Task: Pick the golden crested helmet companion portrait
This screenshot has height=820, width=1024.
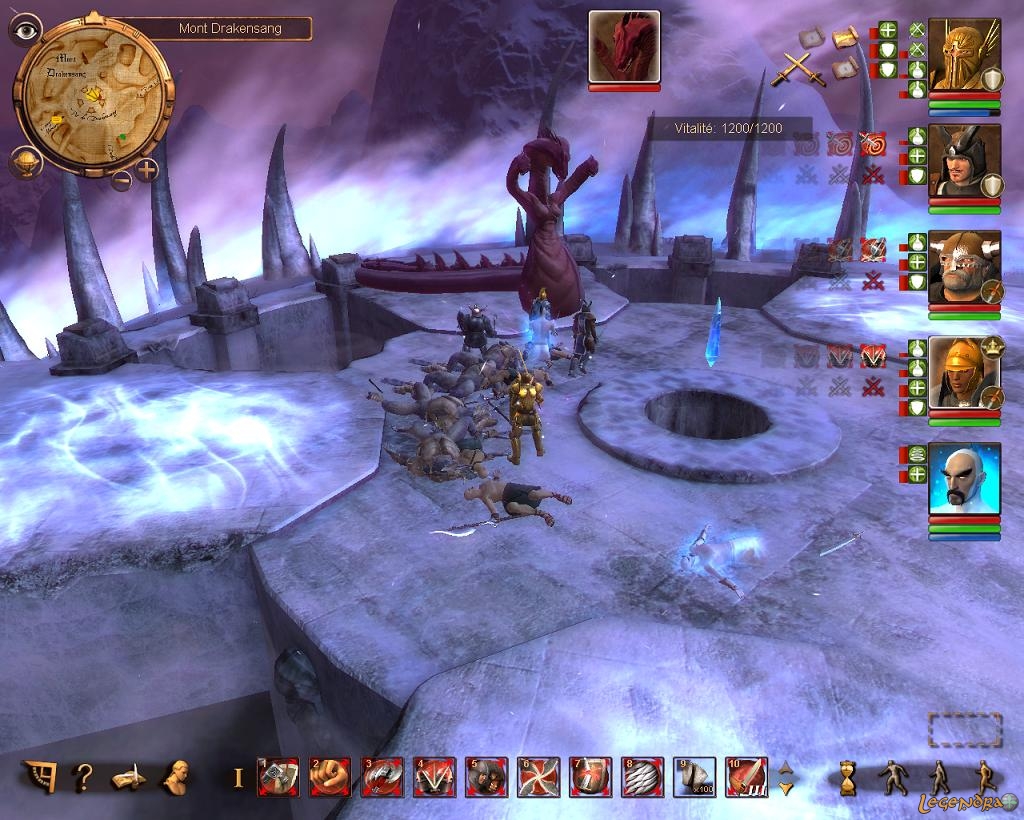Action: (964, 372)
